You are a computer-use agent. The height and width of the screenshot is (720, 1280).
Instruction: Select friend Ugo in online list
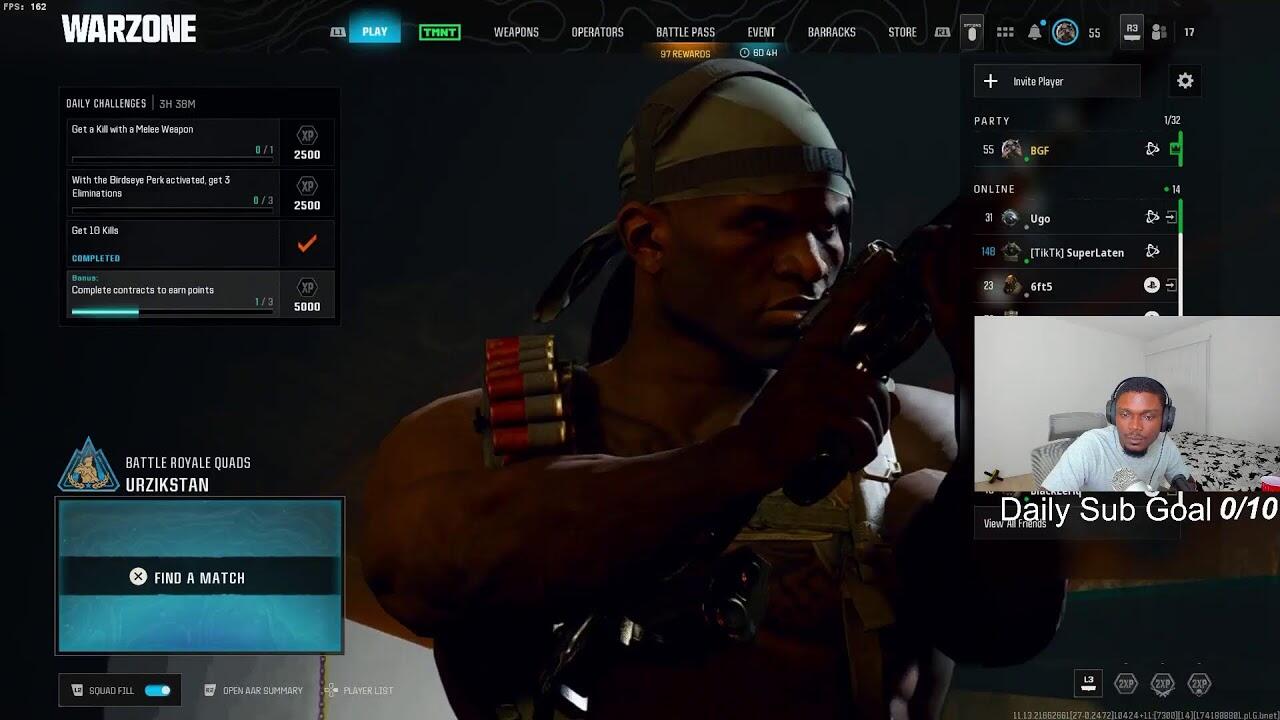click(x=1040, y=218)
